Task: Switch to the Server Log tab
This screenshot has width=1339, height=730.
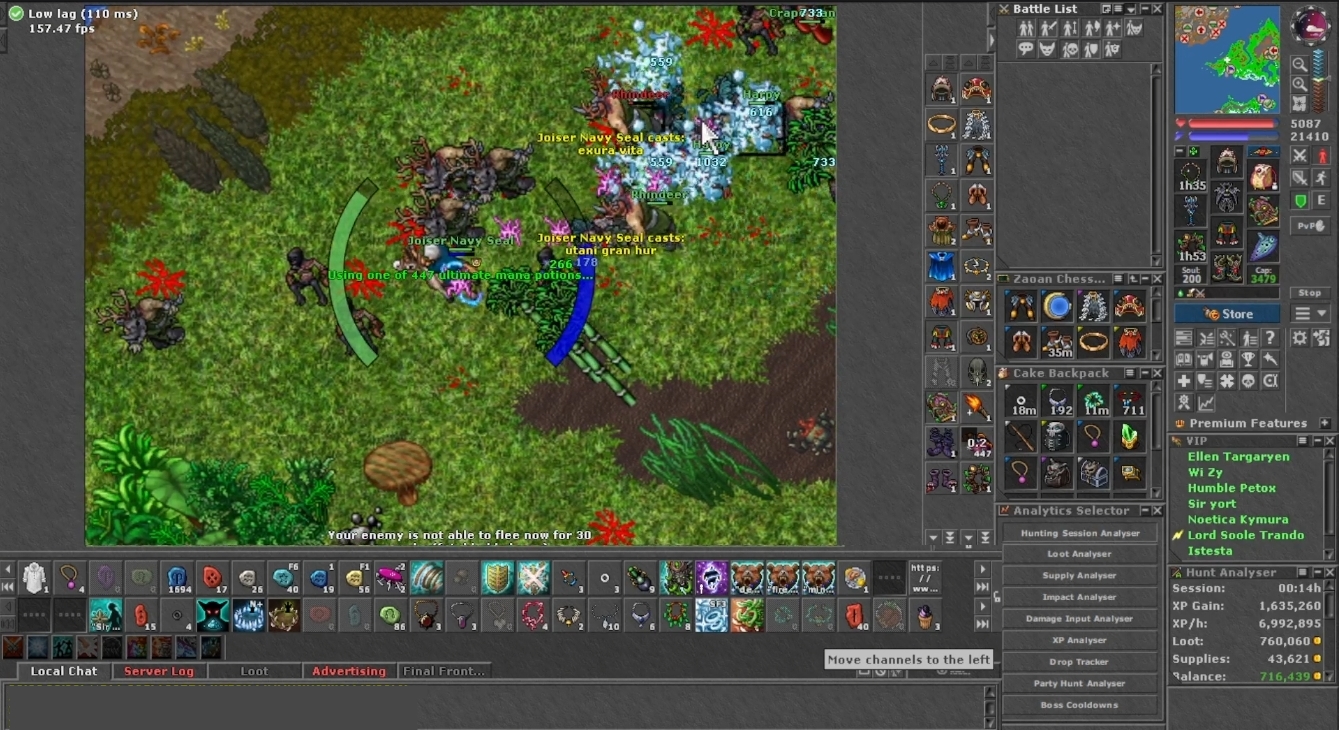Action: pos(159,671)
